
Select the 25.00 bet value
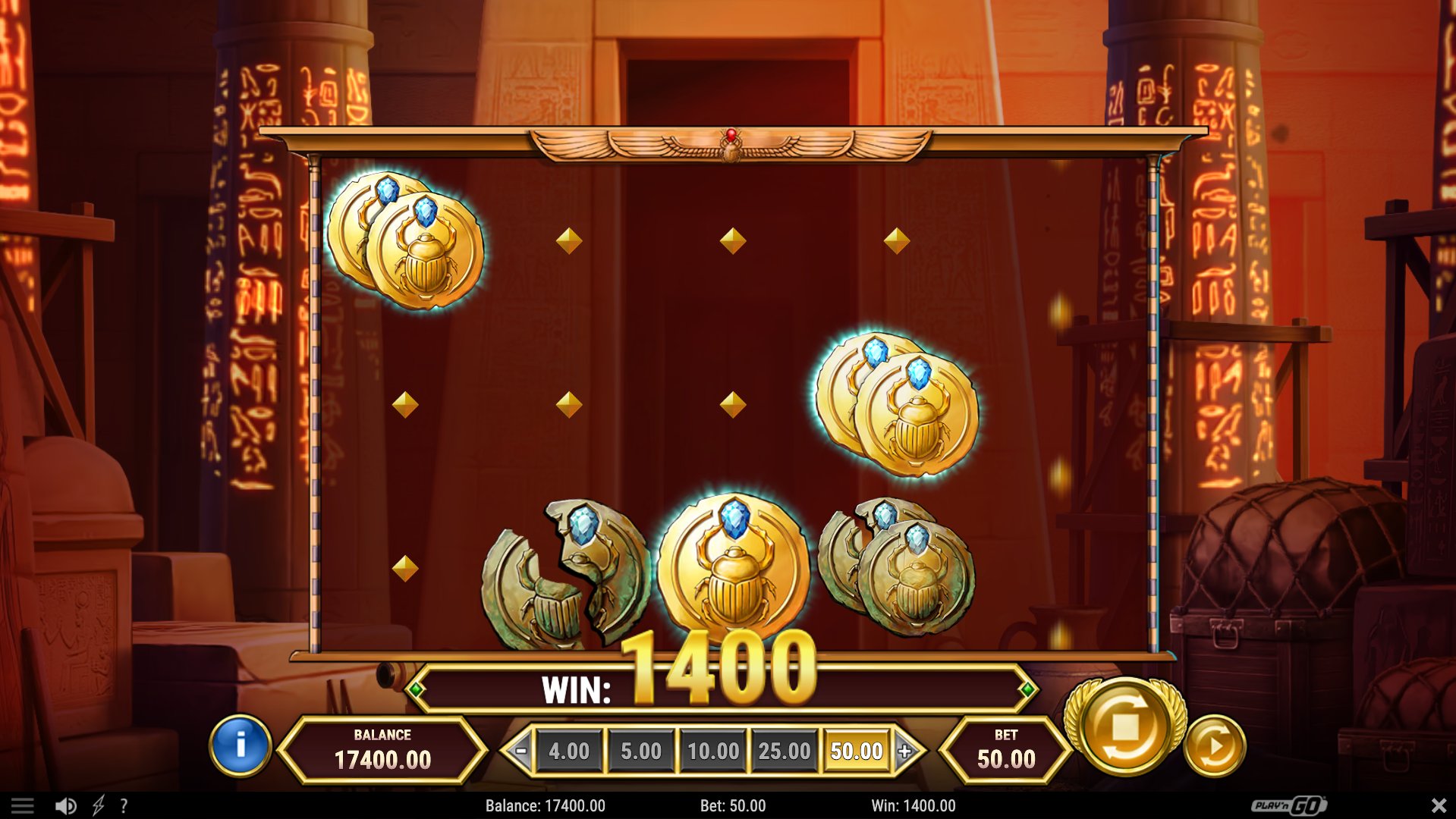point(785,751)
